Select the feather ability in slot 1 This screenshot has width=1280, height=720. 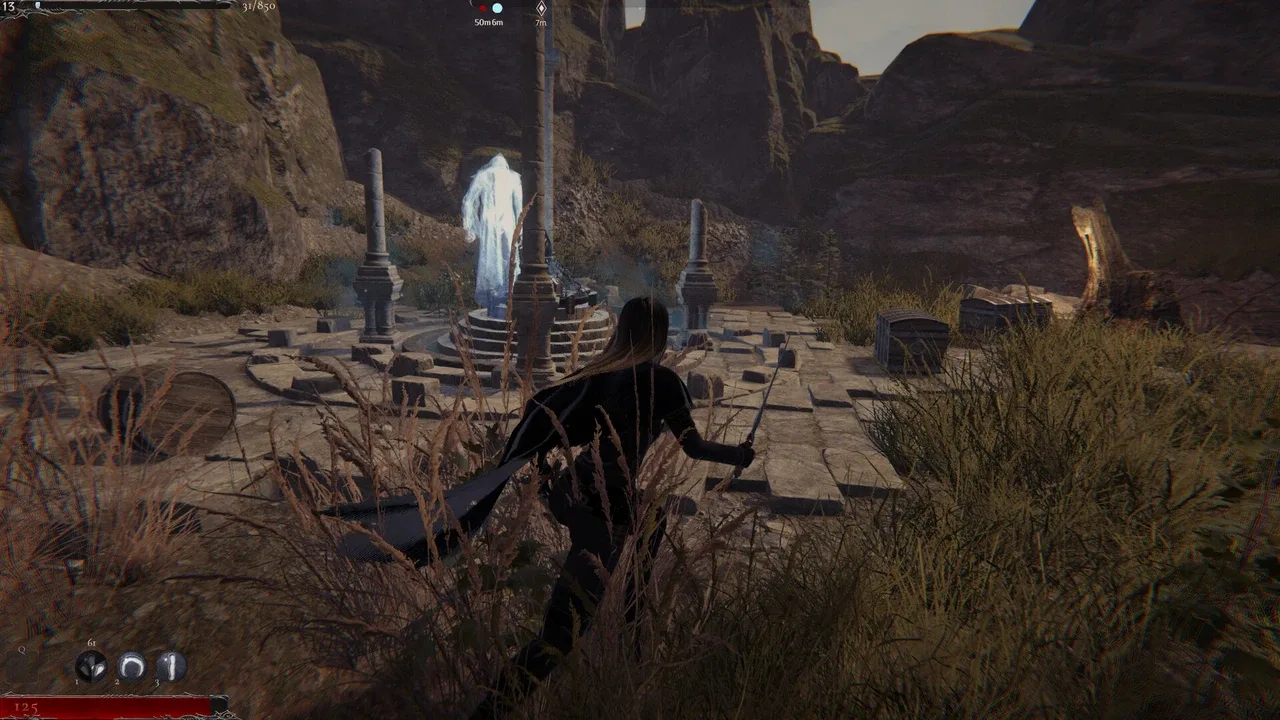click(x=92, y=666)
